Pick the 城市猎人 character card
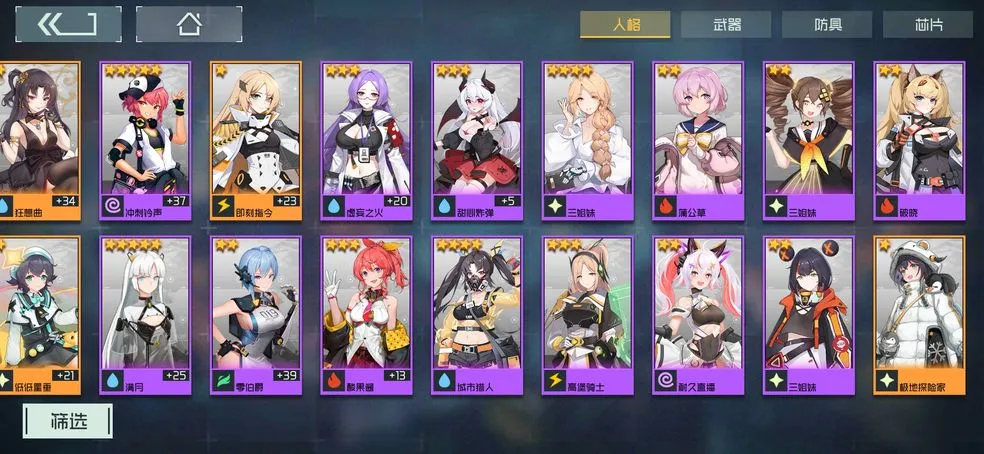 pyautogui.click(x=477, y=315)
